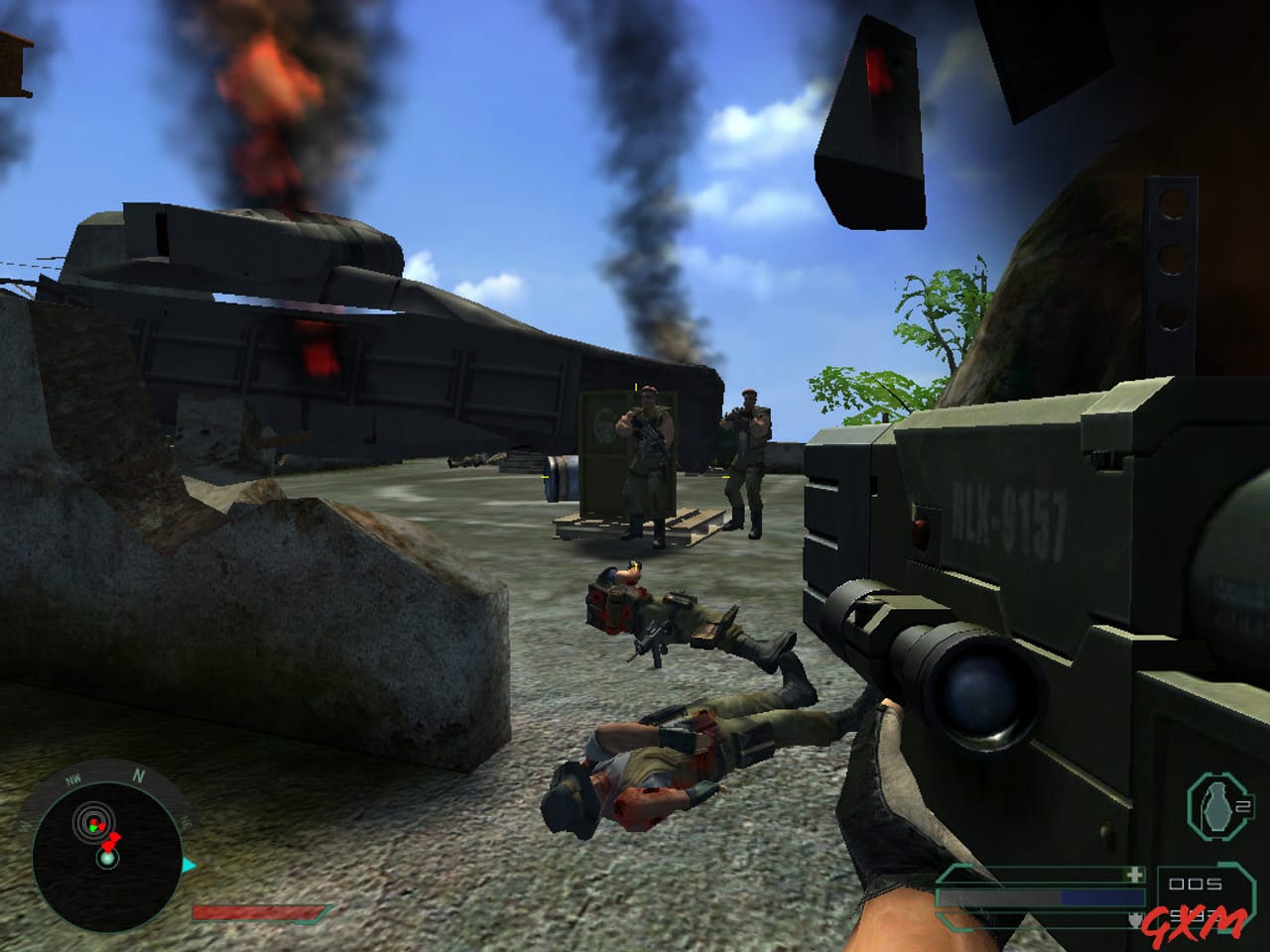
Task: Click the N marker on the compass ring
Action: pyautogui.click(x=138, y=774)
